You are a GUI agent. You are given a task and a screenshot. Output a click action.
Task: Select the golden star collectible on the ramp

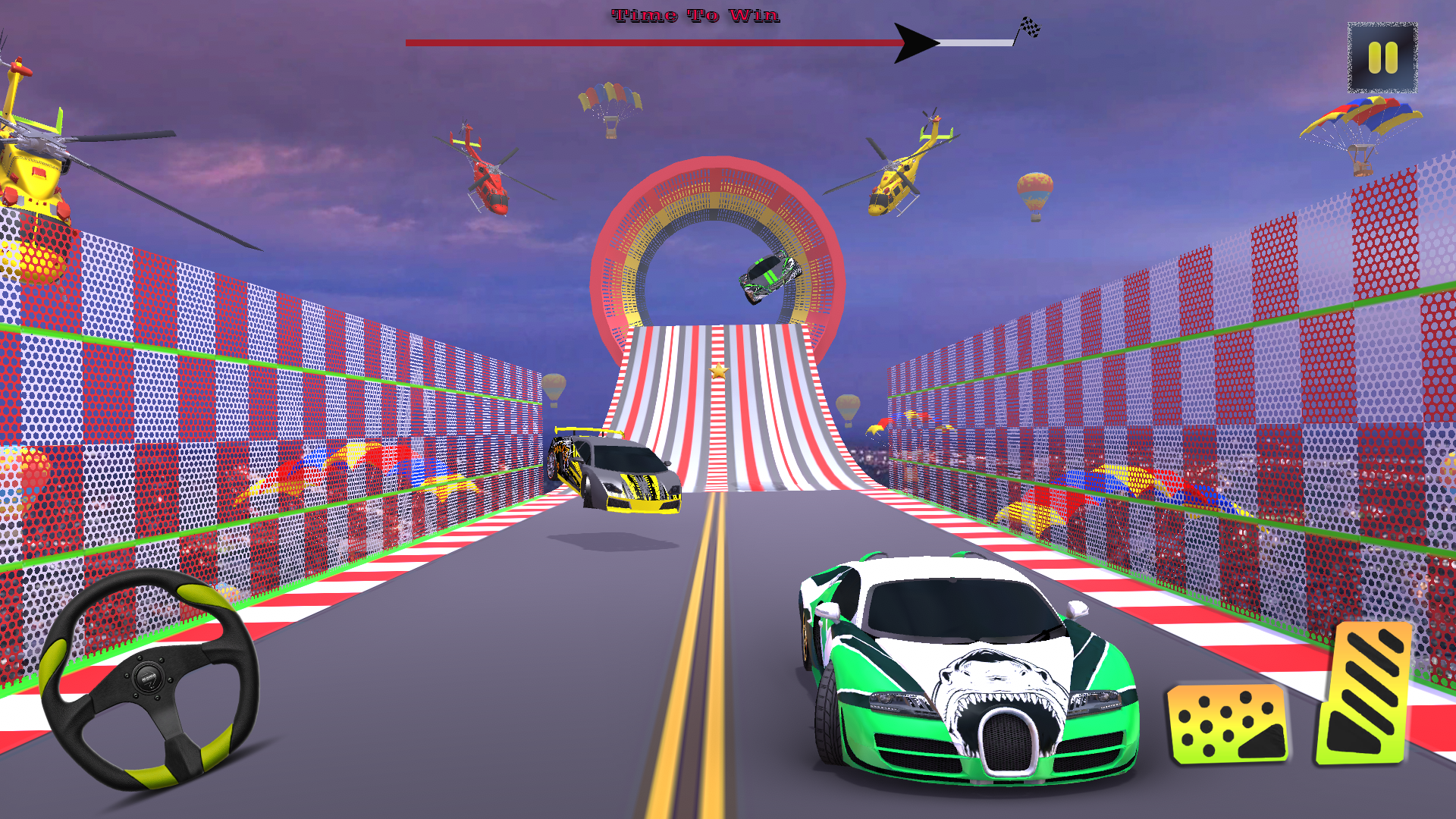(x=719, y=371)
